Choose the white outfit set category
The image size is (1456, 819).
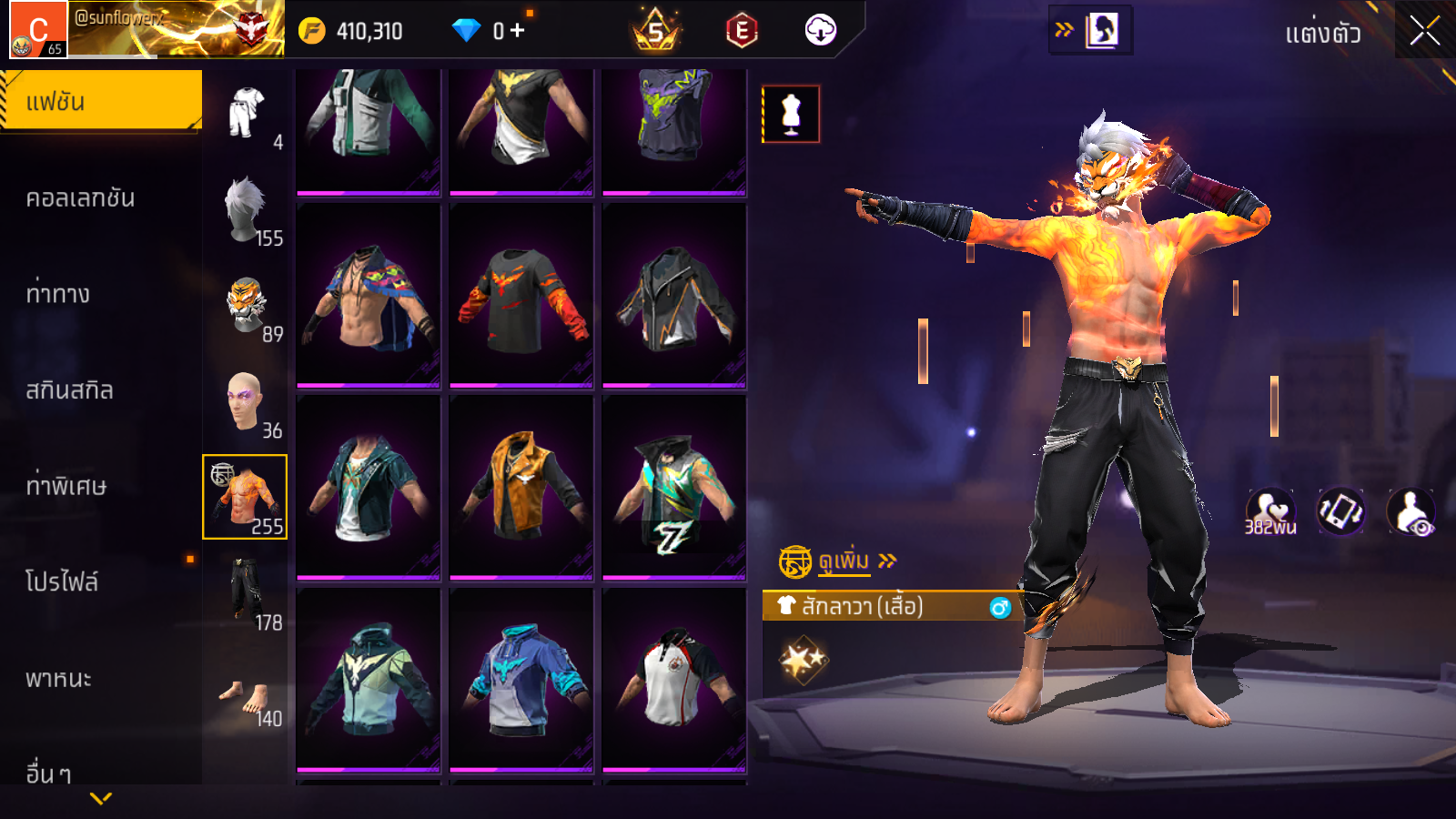coord(246,114)
